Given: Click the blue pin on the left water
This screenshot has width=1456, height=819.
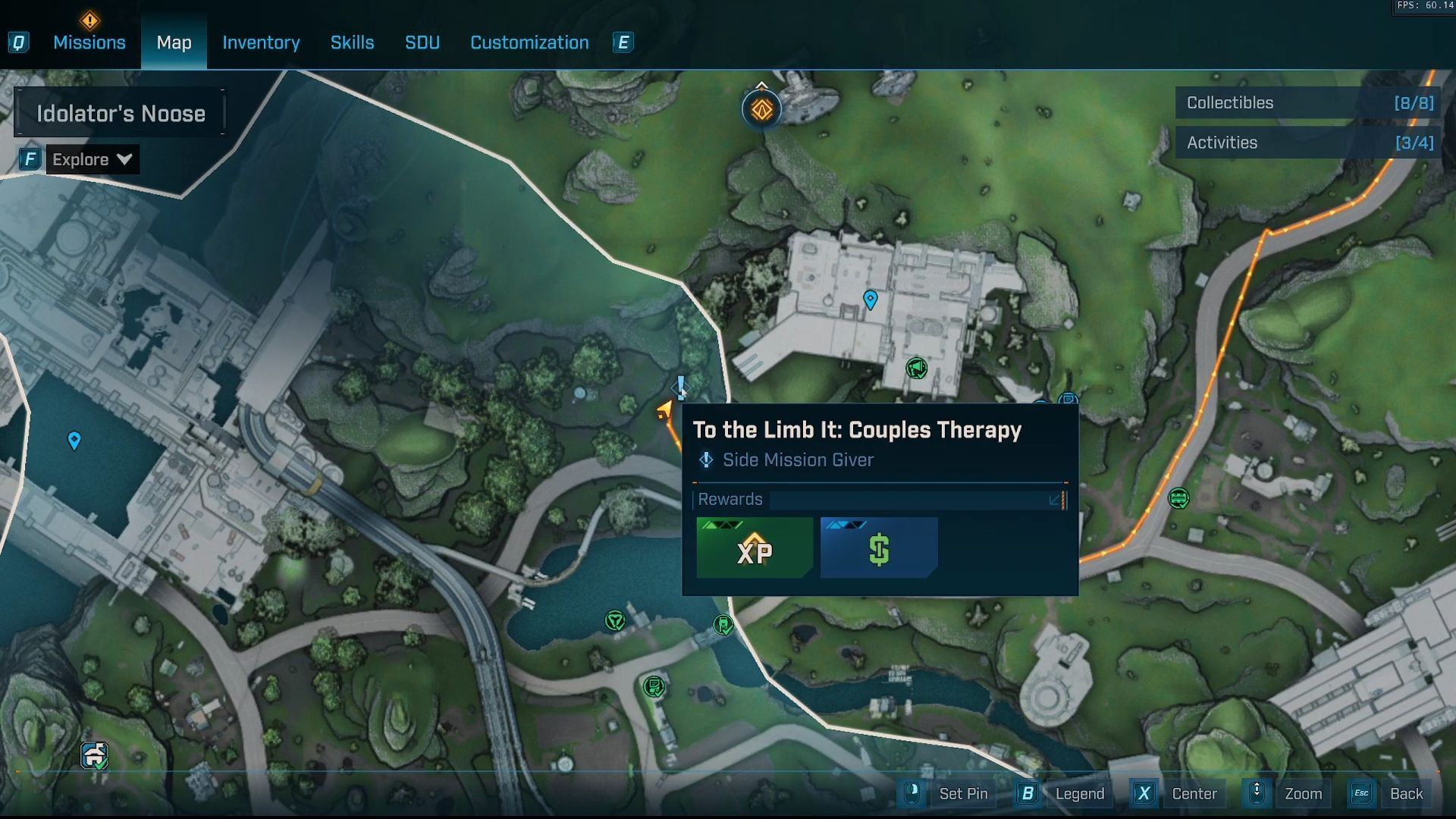Looking at the screenshot, I should [x=74, y=440].
